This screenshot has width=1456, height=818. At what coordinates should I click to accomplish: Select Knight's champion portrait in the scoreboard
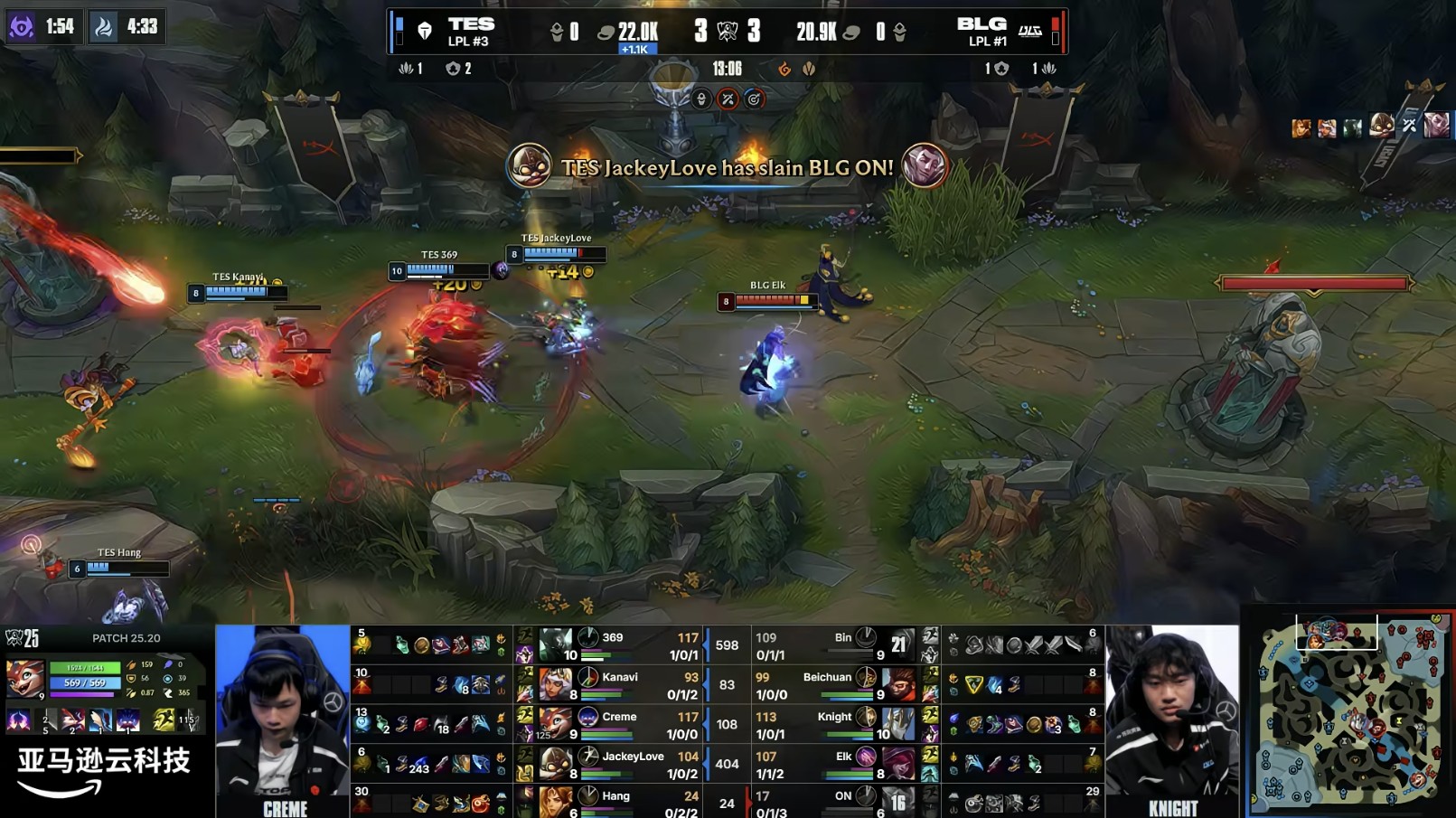(898, 724)
